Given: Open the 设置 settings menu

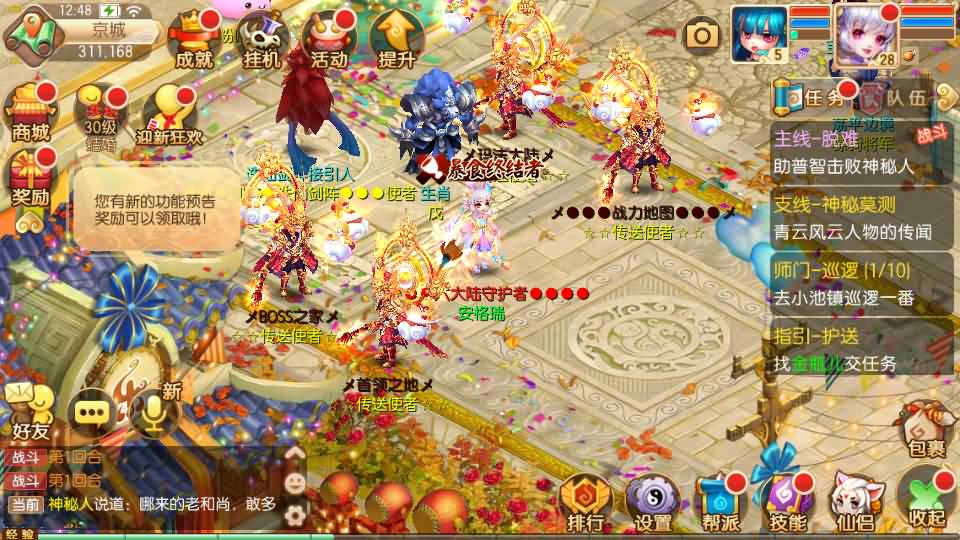Looking at the screenshot, I should click(653, 505).
